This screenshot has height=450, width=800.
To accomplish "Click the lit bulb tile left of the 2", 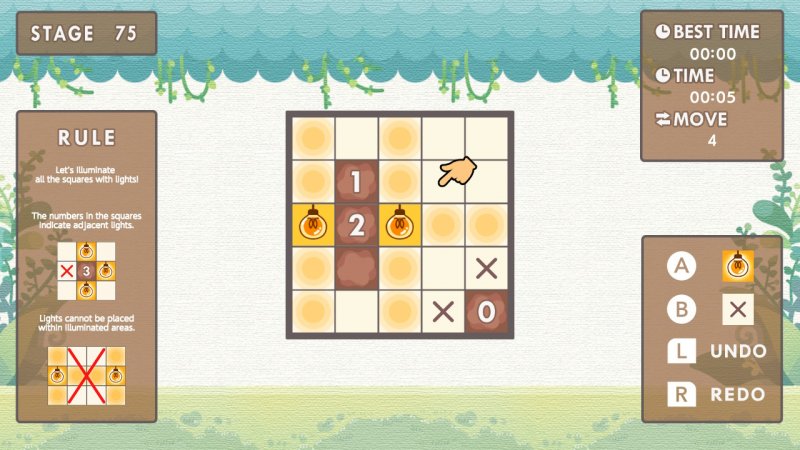I will click(x=312, y=225).
